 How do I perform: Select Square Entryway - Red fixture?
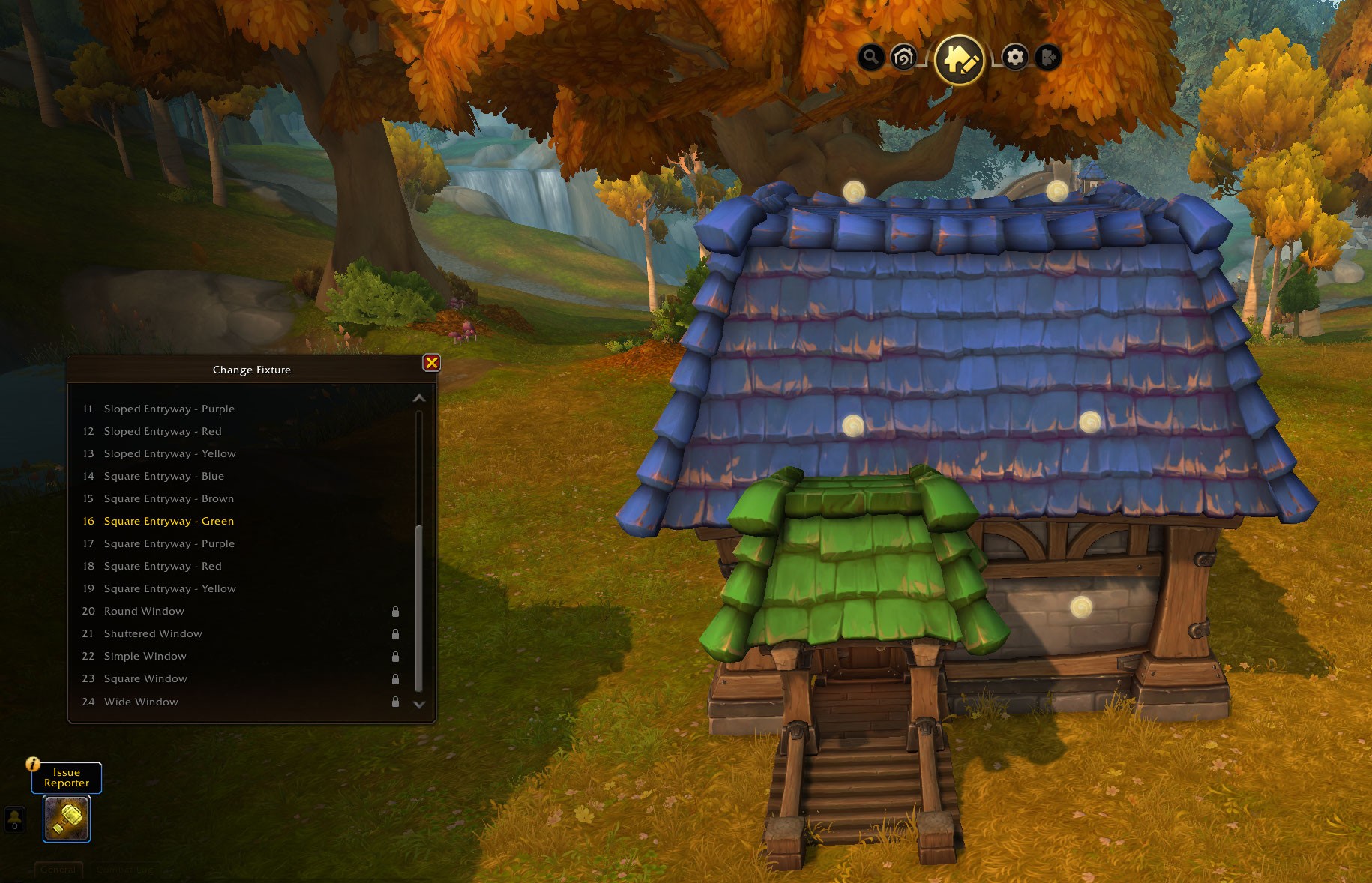coord(163,566)
